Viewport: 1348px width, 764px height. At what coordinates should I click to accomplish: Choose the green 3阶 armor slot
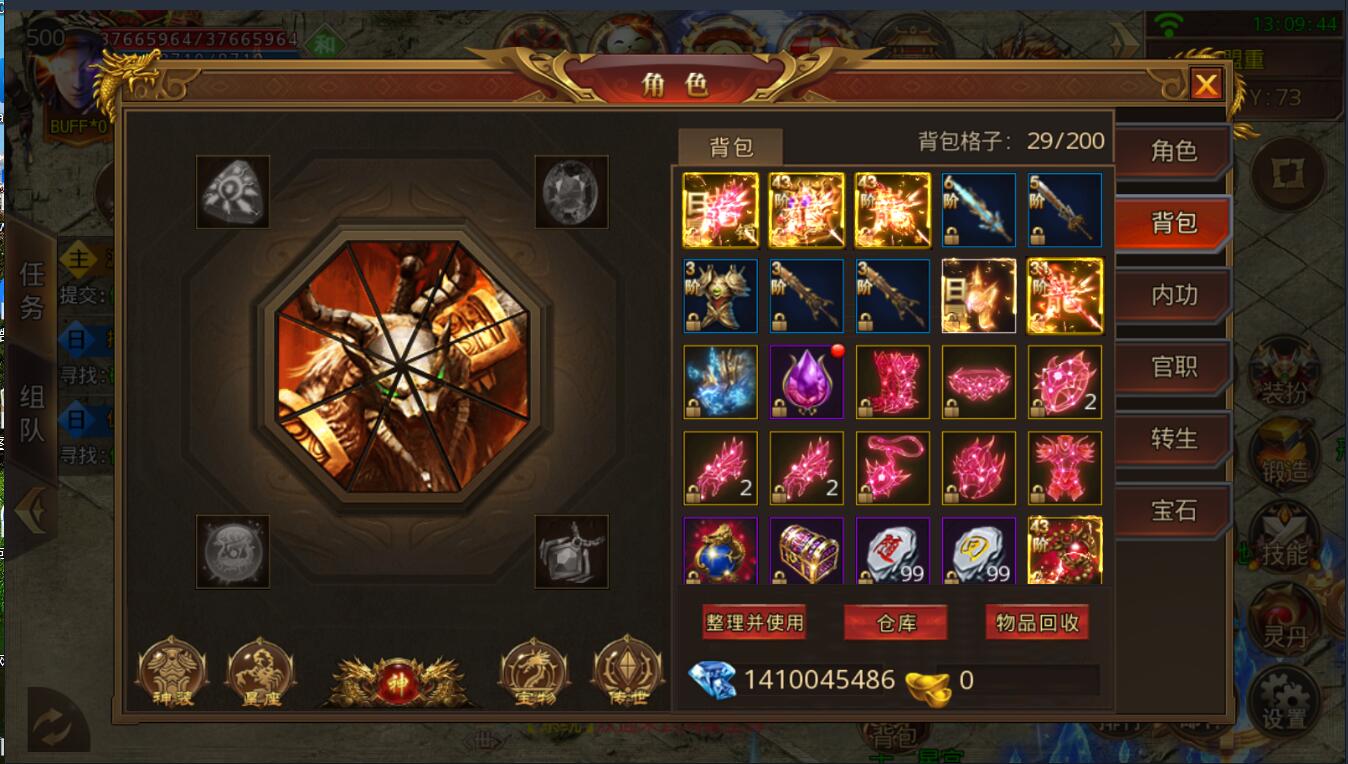coord(720,296)
